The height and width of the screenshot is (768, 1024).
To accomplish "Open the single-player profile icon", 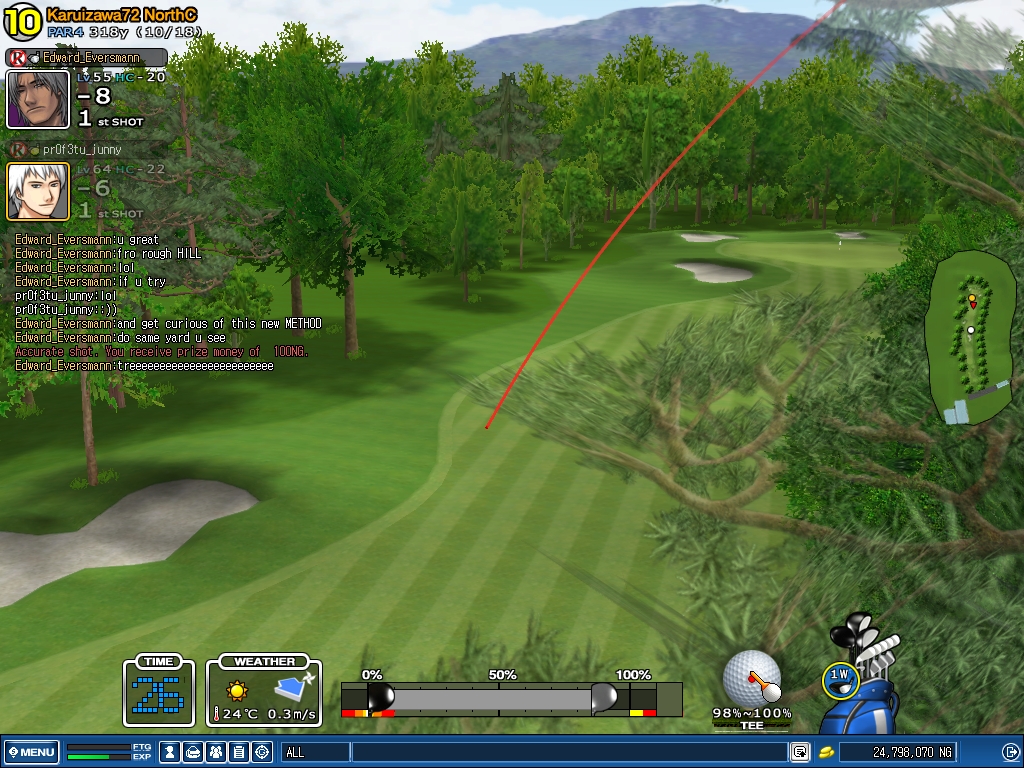I will (171, 752).
